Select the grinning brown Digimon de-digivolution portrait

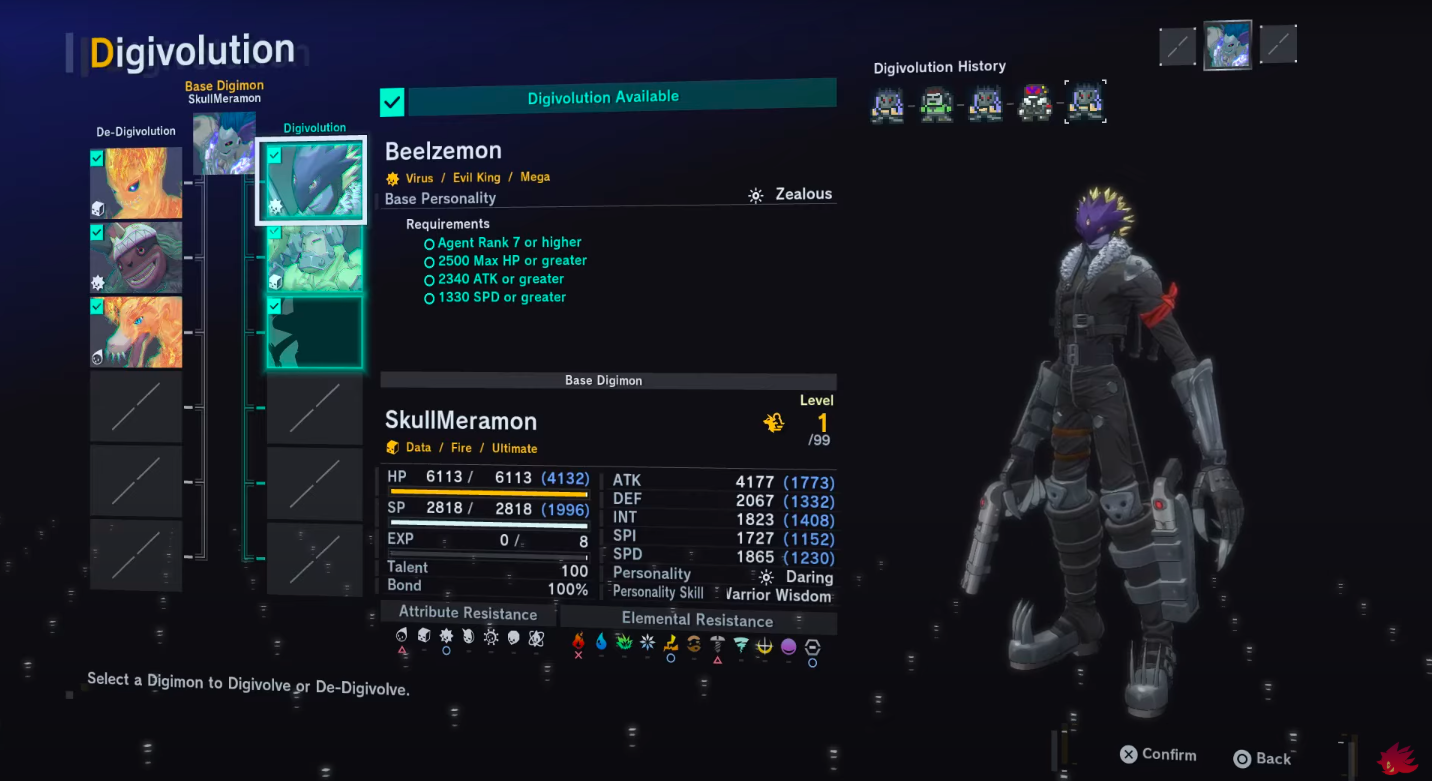pyautogui.click(x=136, y=257)
